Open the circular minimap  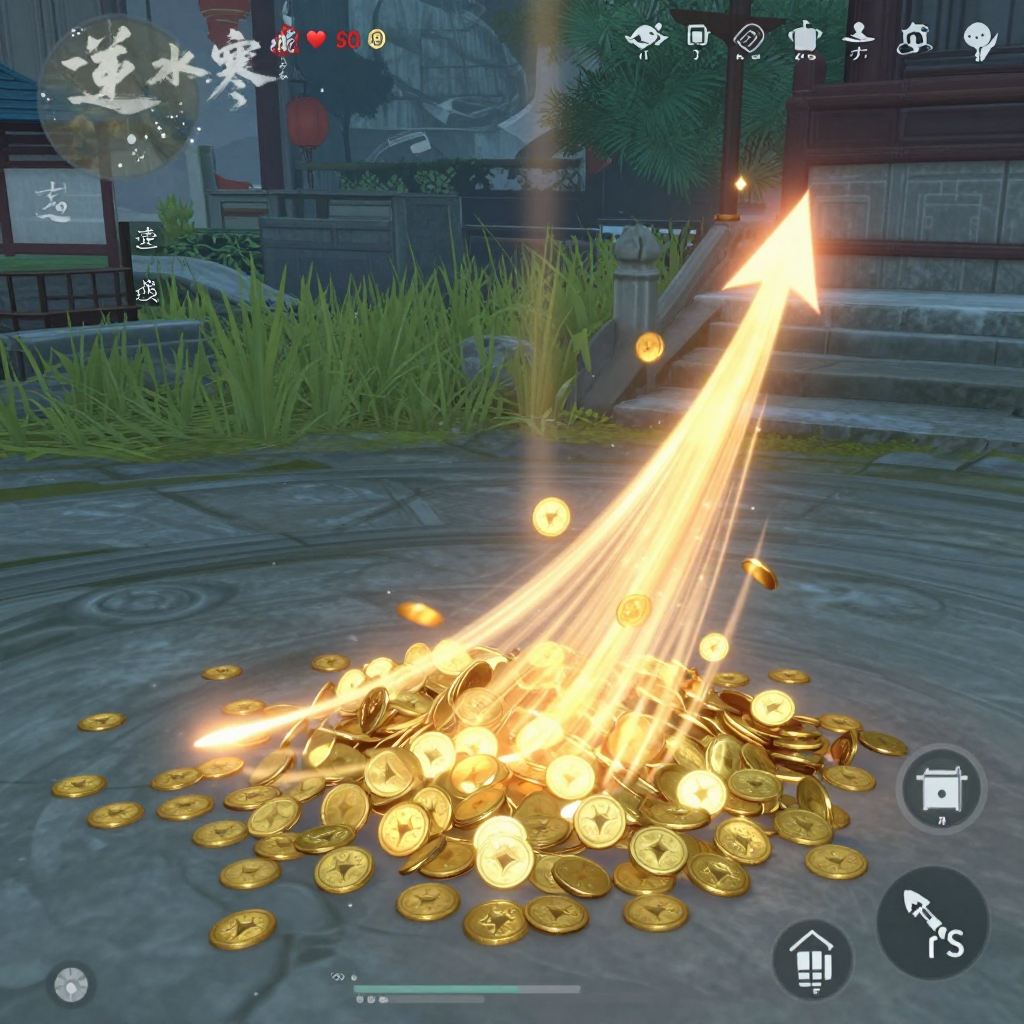point(118,97)
